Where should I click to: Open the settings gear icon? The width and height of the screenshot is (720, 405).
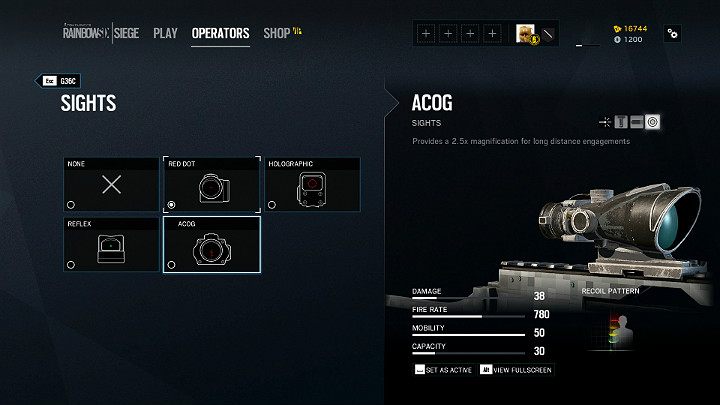pos(672,34)
